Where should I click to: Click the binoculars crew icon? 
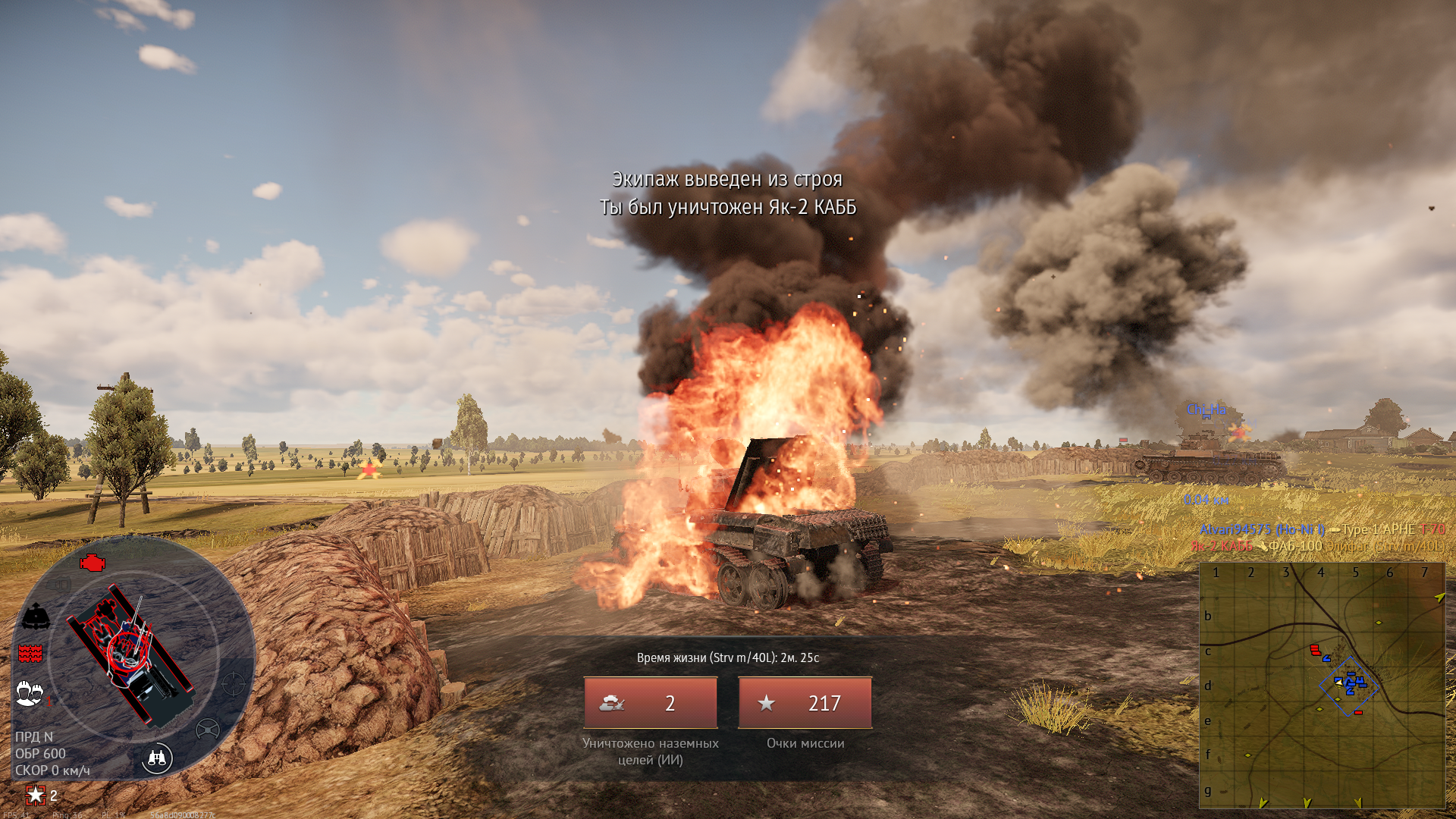coord(158,758)
